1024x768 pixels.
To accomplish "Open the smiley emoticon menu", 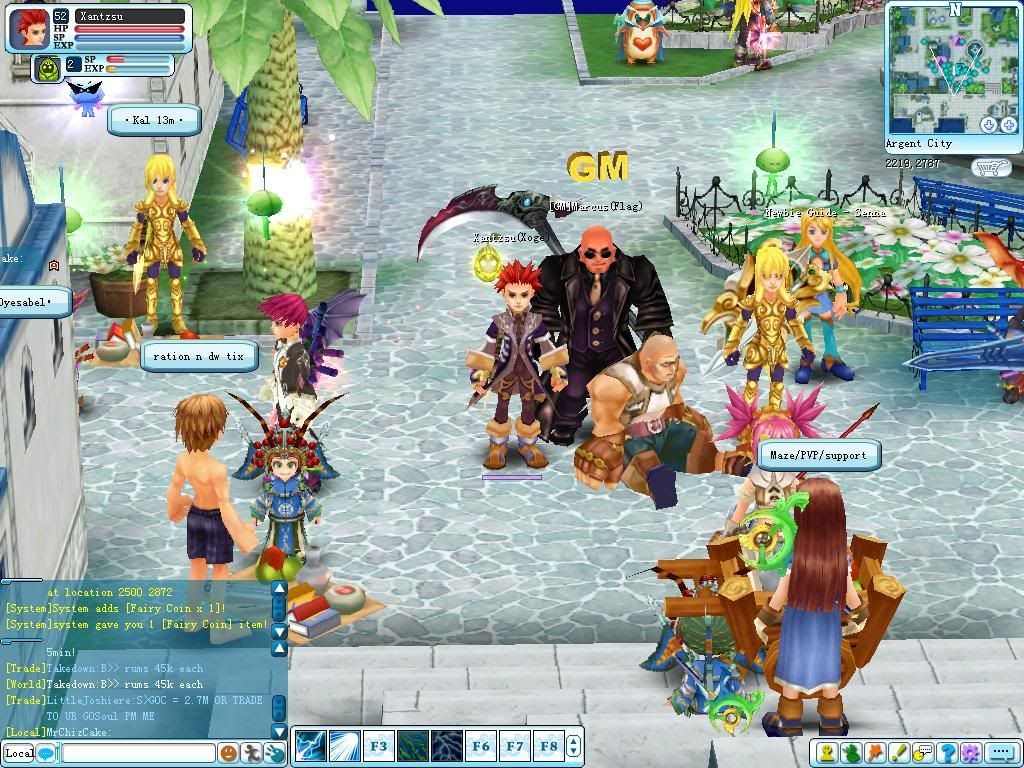I will (228, 753).
